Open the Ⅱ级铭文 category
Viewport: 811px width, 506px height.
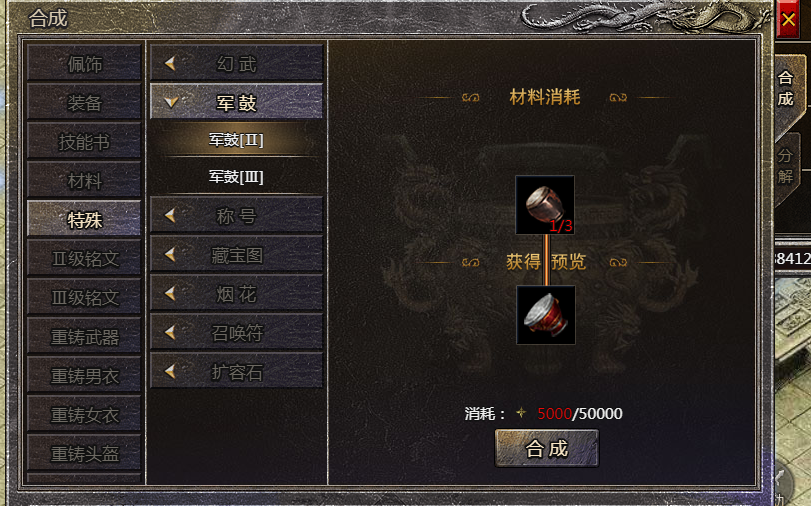click(x=85, y=259)
